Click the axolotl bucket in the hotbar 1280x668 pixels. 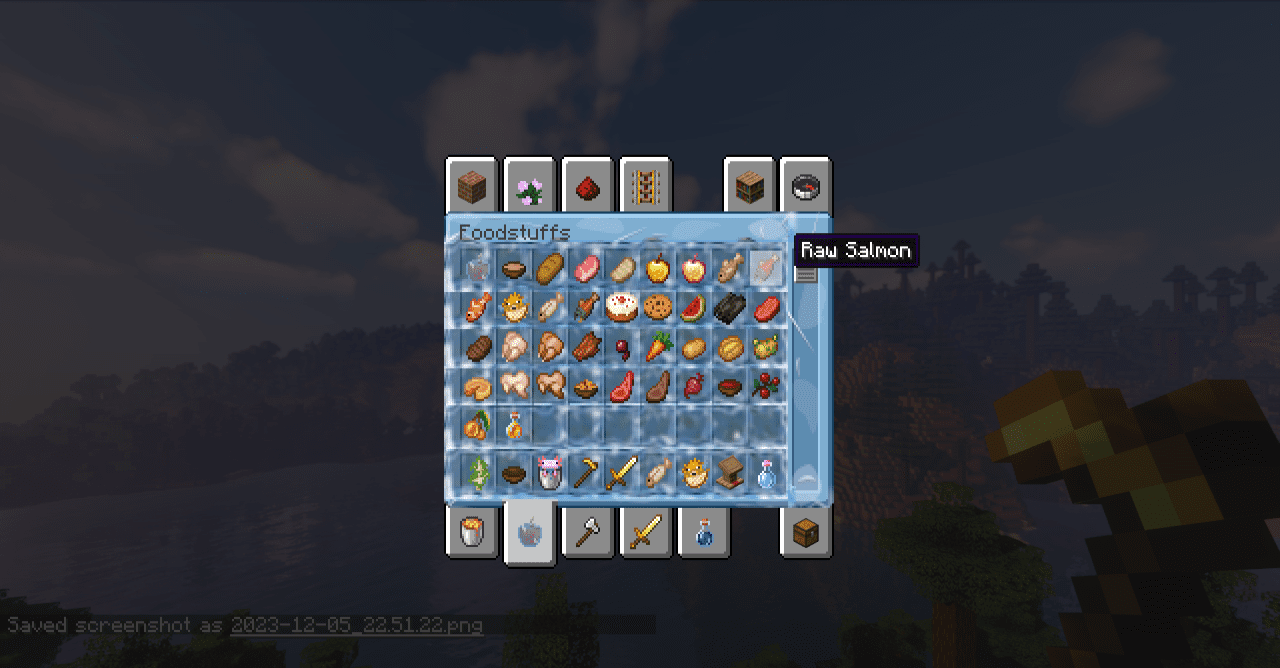coord(550,472)
